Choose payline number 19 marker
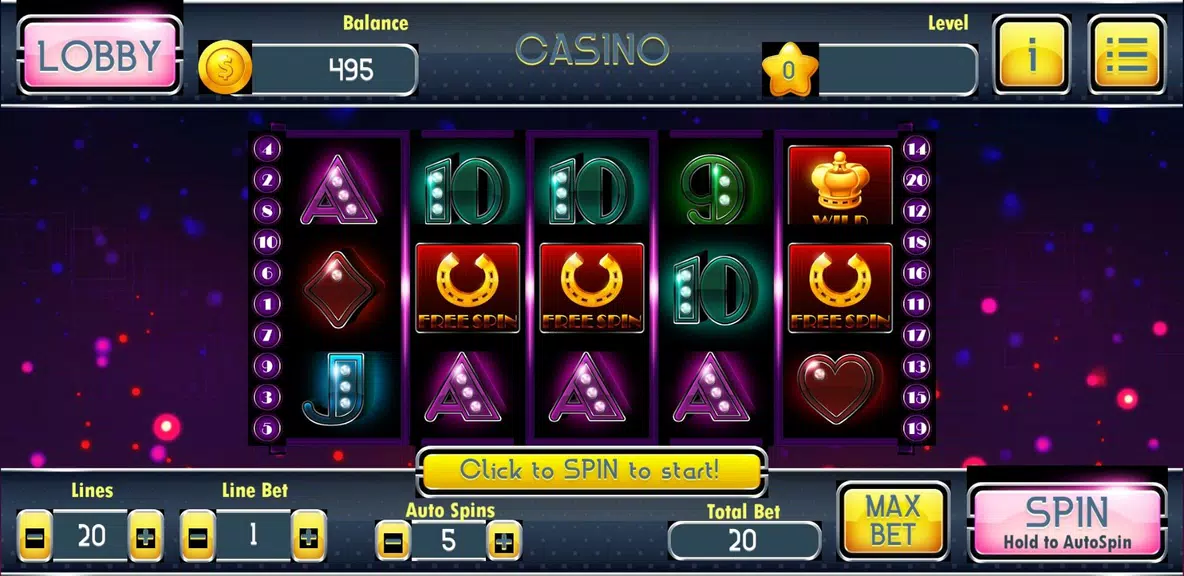1184x576 pixels. pos(916,428)
